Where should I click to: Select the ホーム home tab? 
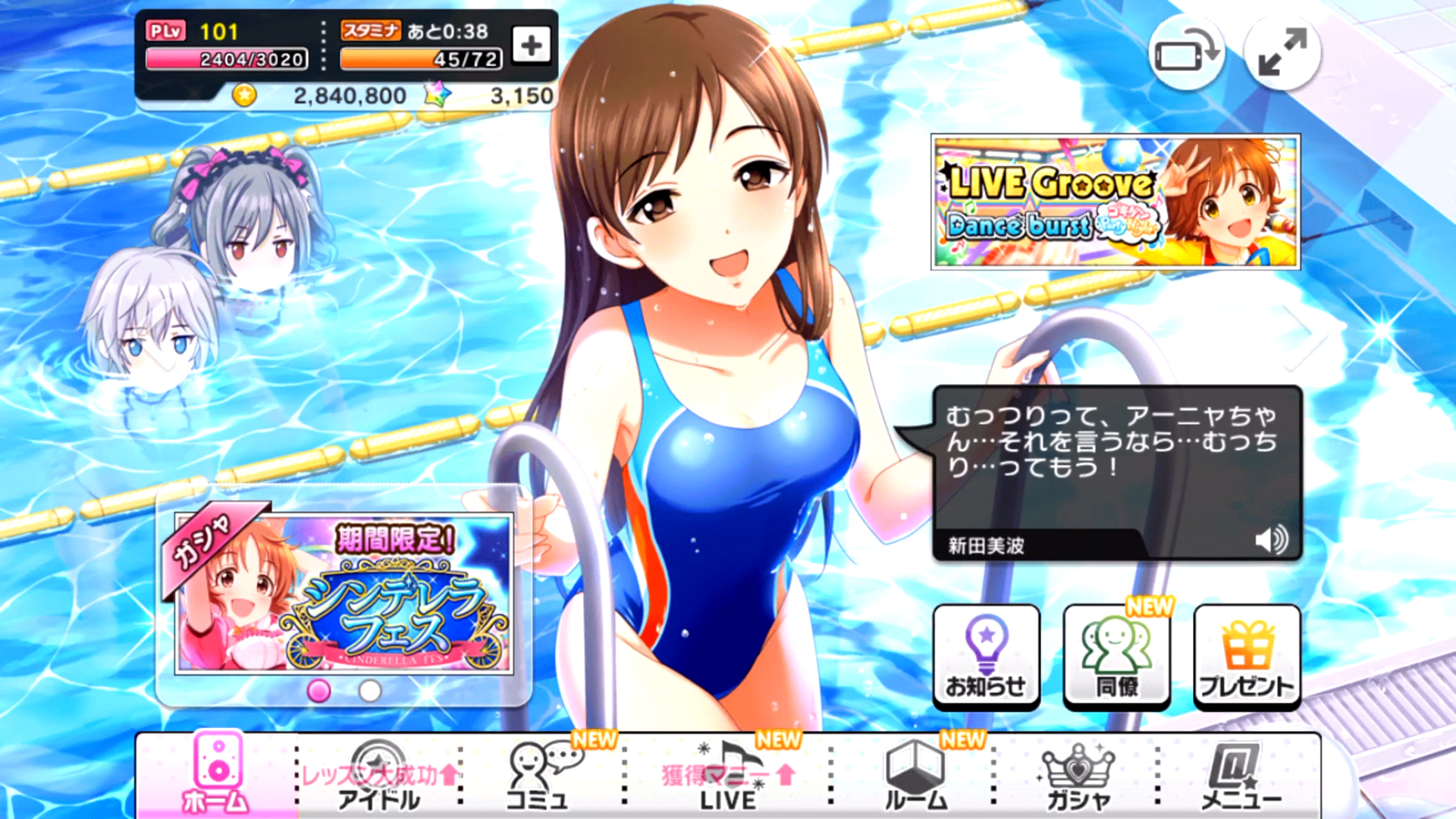(x=217, y=773)
